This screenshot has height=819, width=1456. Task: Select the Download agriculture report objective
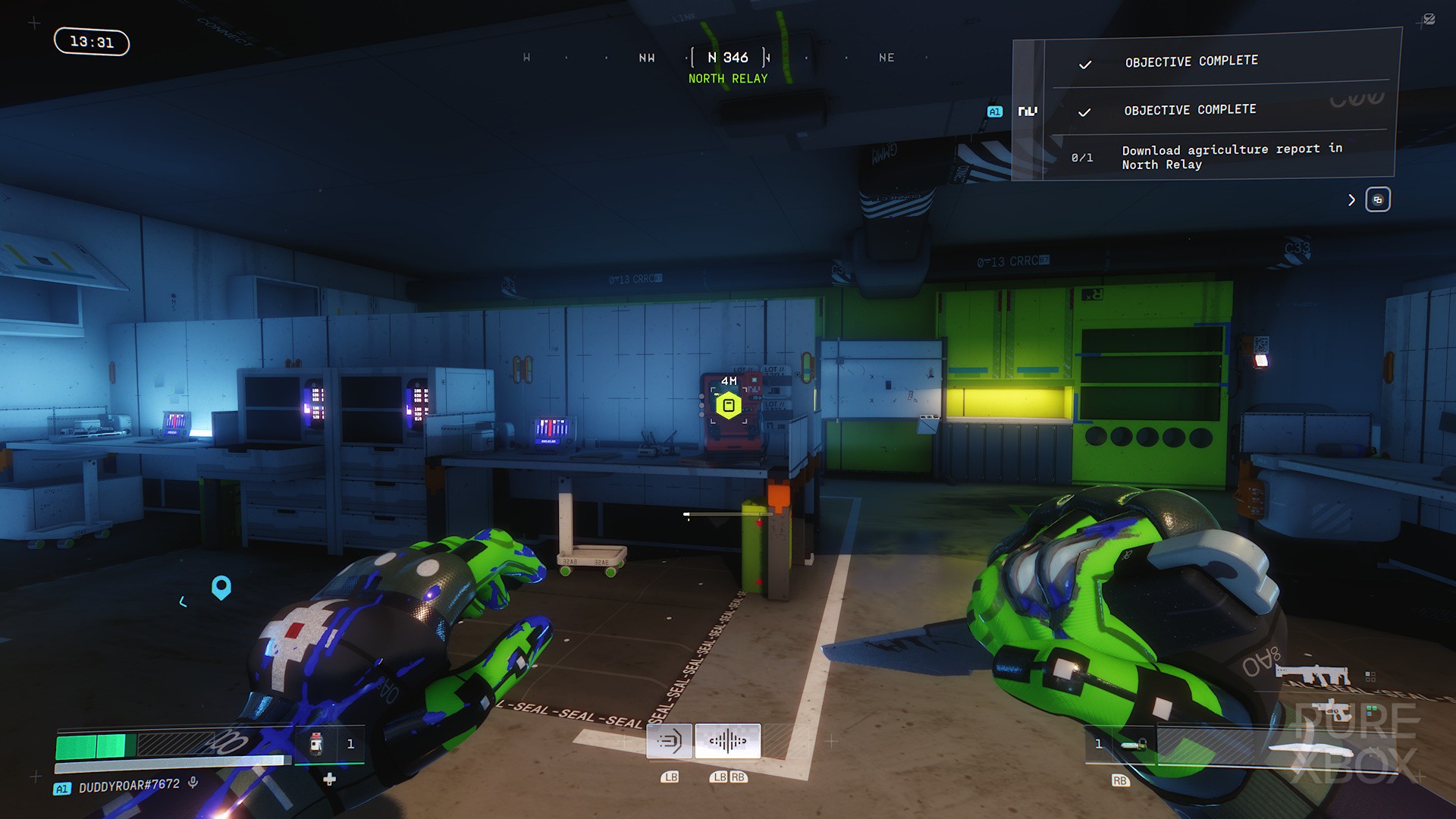(1232, 157)
